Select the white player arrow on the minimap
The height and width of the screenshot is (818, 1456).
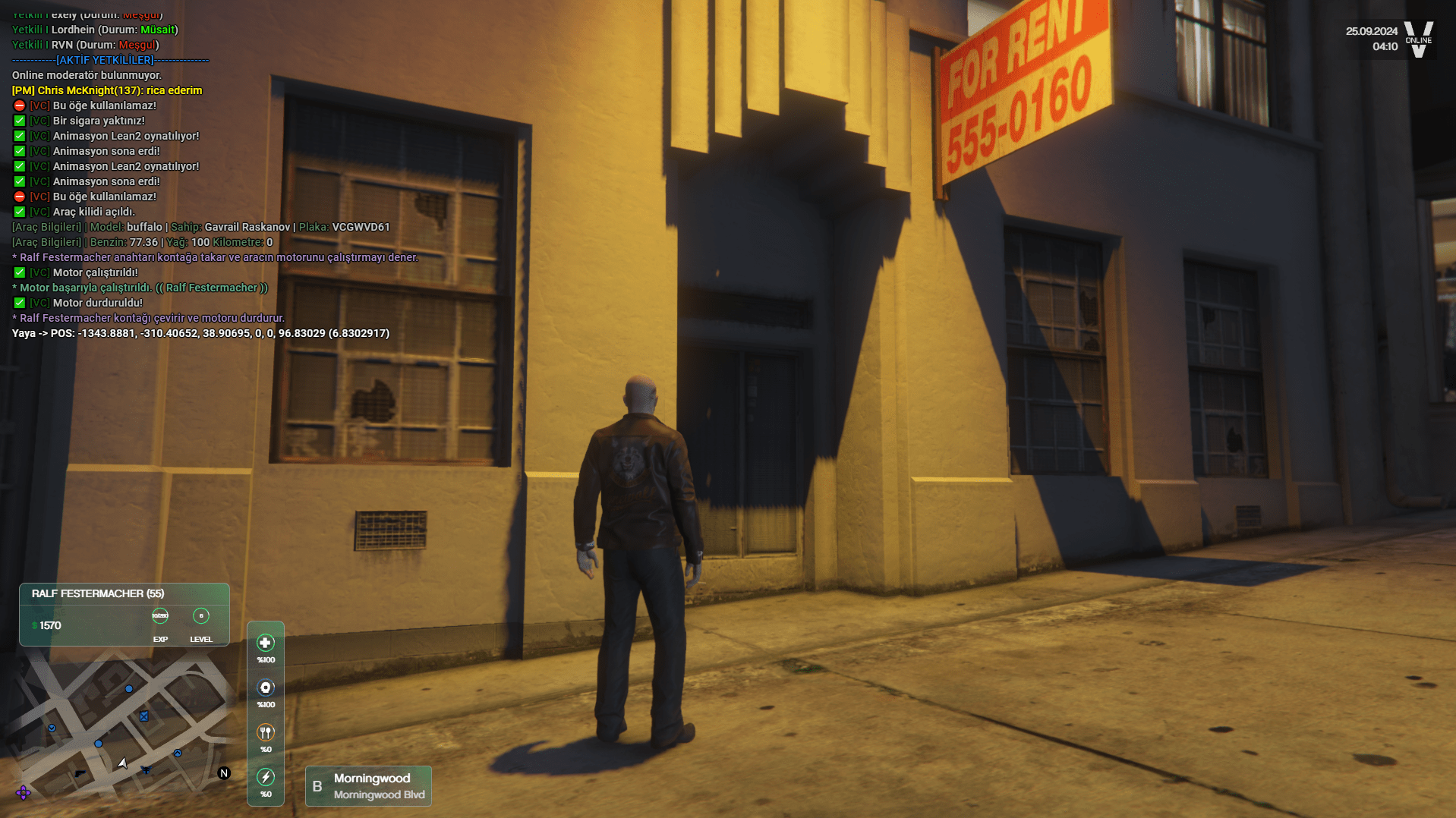(124, 763)
